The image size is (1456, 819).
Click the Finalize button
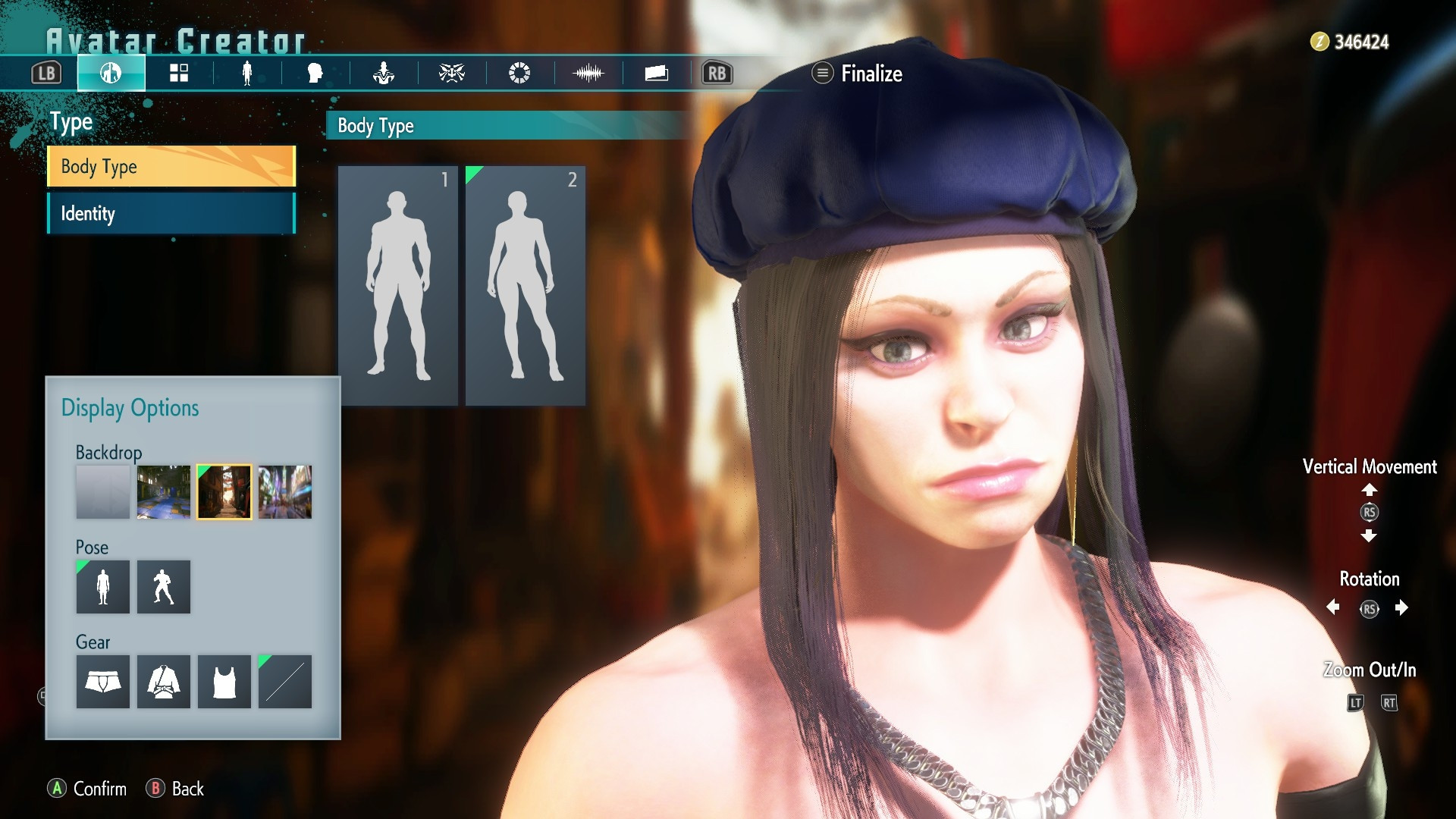click(x=858, y=74)
